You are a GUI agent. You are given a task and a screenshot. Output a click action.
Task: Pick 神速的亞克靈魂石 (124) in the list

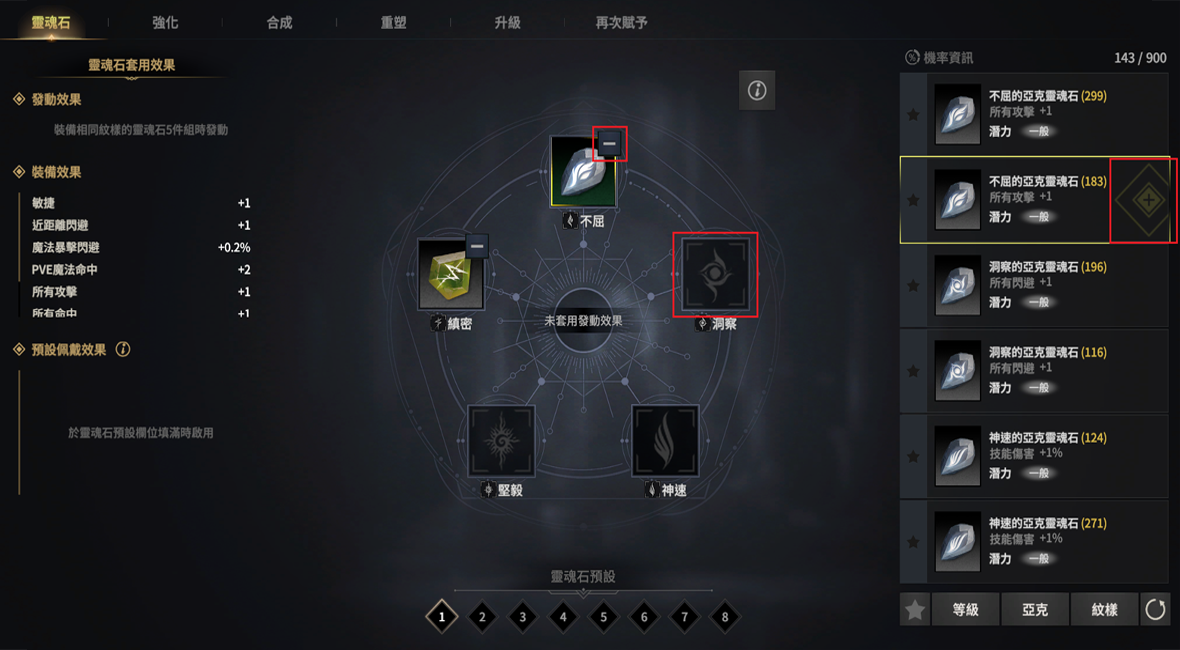pos(1034,456)
